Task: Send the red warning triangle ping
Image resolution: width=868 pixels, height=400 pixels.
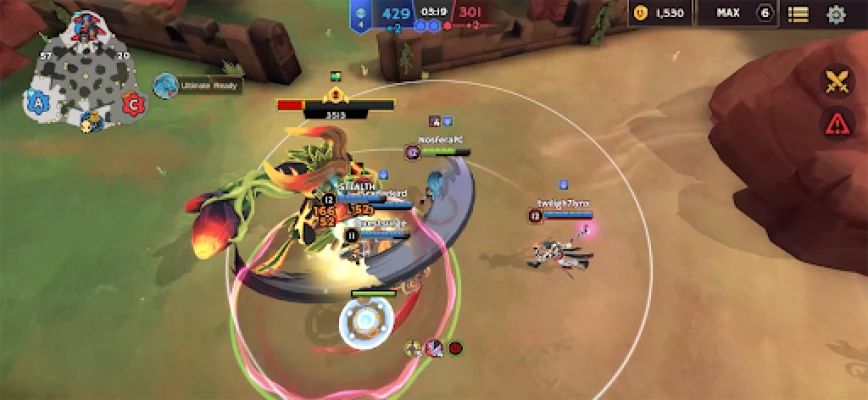Action: tap(837, 124)
